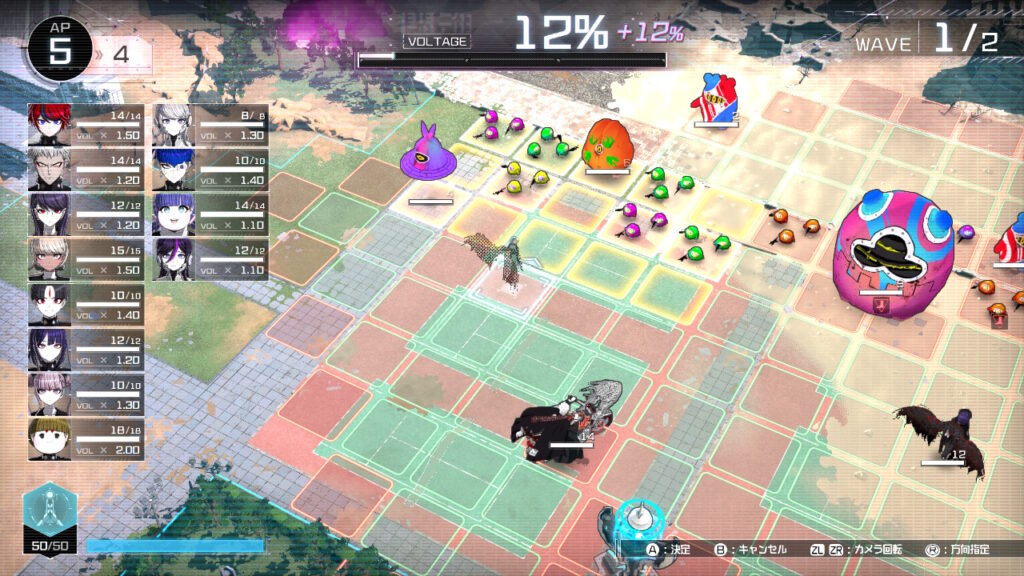Choose the character with the pink hair streak
The height and width of the screenshot is (576, 1024).
[x=172, y=258]
